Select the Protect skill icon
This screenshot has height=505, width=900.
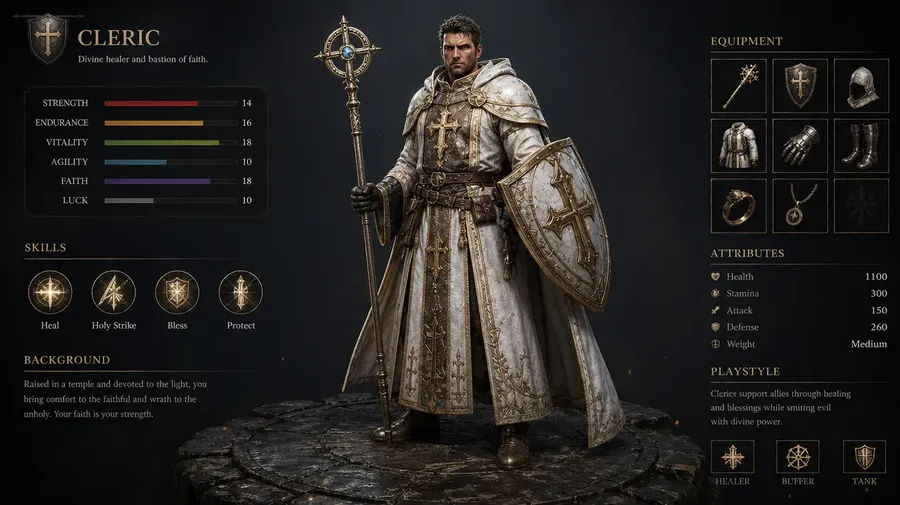[240, 292]
